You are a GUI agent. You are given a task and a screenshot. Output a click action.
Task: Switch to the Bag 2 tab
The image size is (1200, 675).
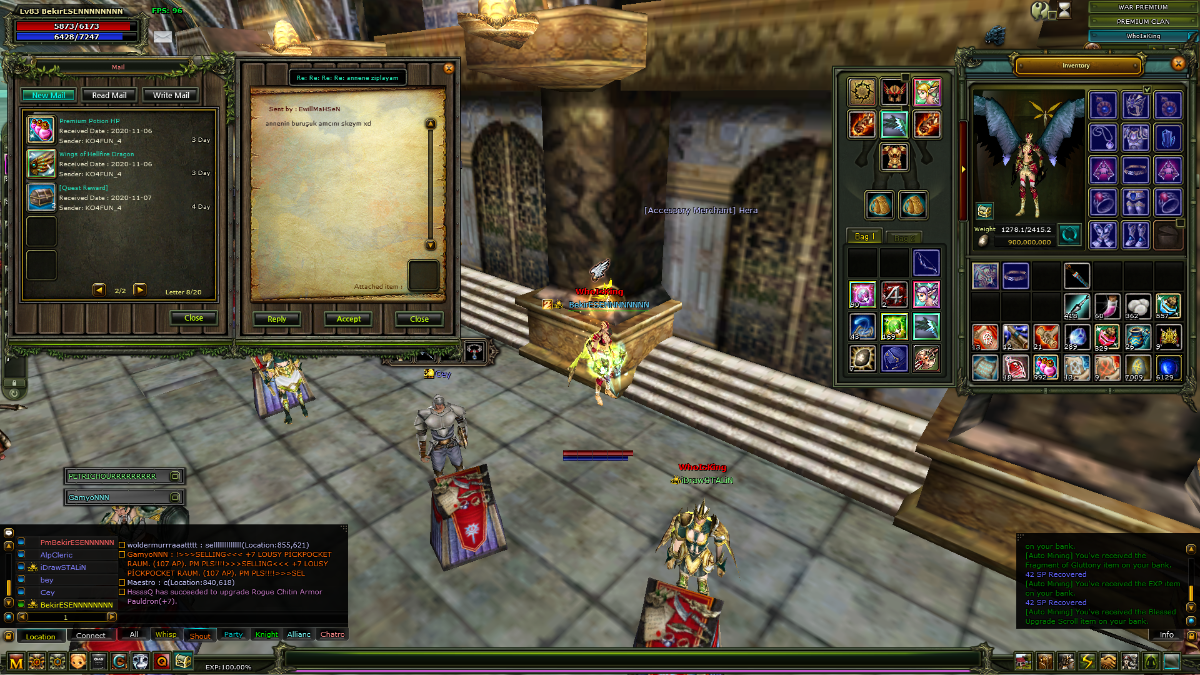[x=903, y=237]
